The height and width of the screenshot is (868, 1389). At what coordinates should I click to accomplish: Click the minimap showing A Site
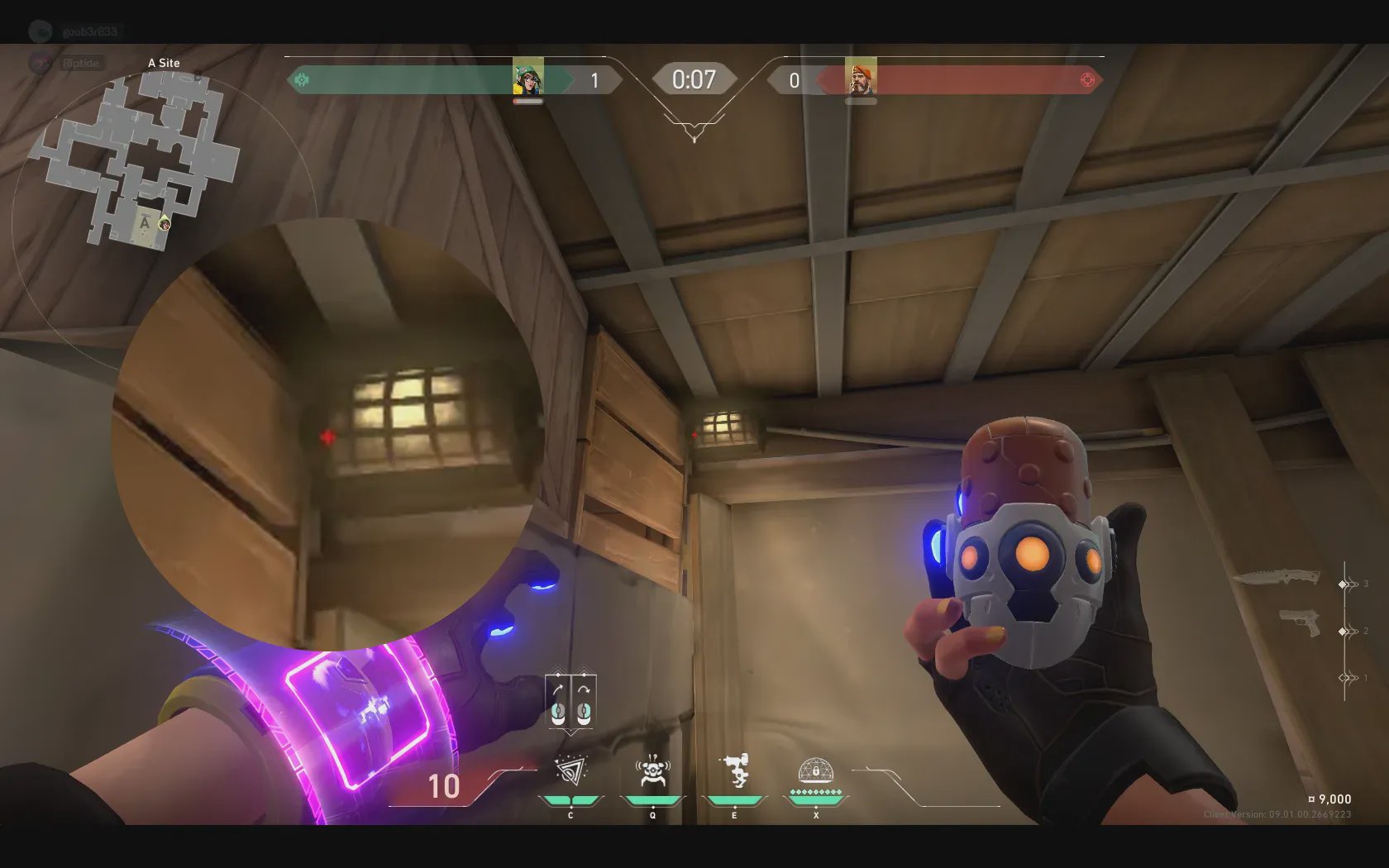pos(136,157)
